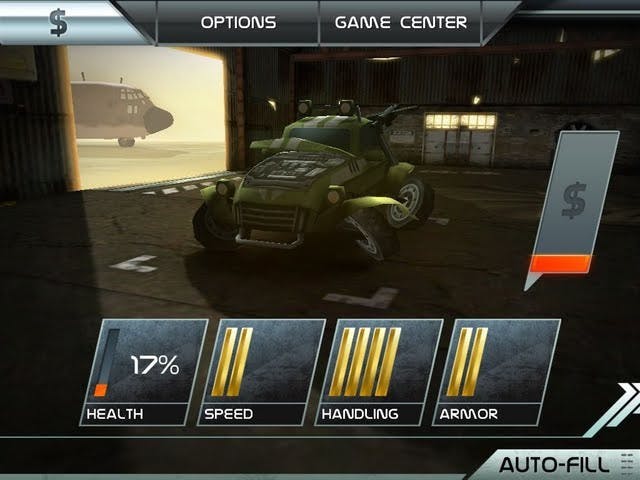Open Game Center

click(x=400, y=22)
